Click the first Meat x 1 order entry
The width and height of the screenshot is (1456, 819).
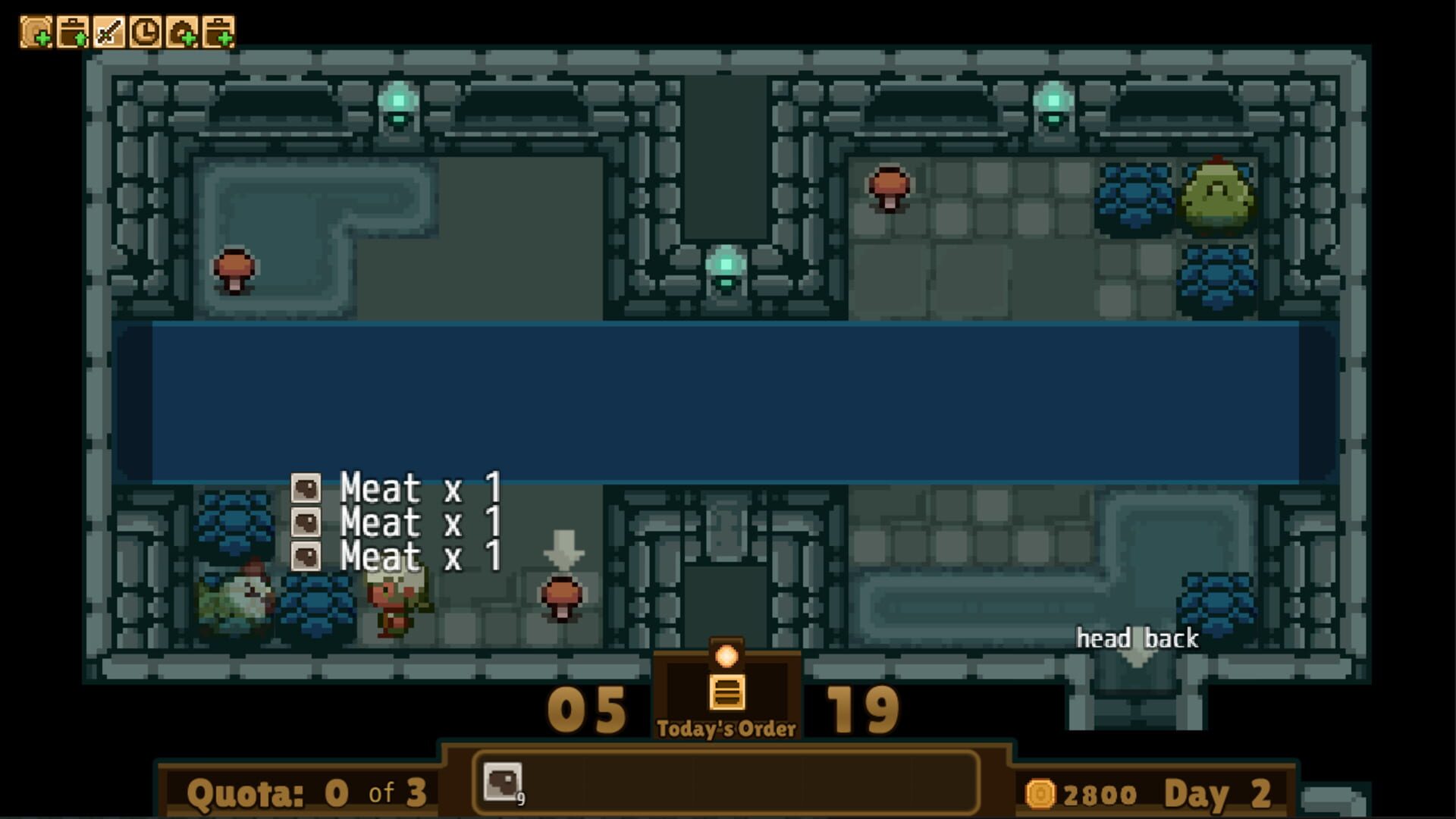417,490
